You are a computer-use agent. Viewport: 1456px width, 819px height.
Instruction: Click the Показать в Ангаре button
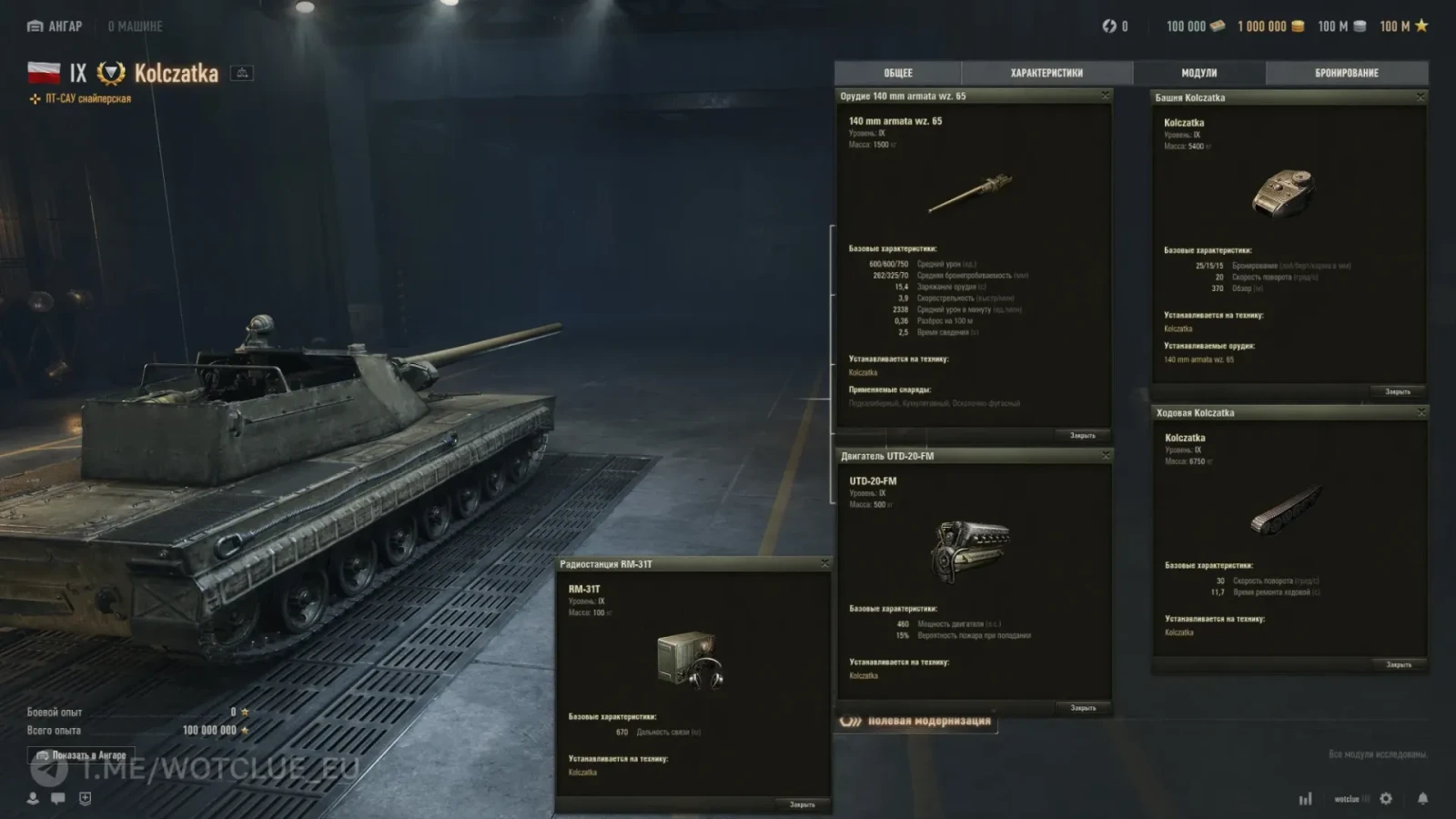point(82,755)
